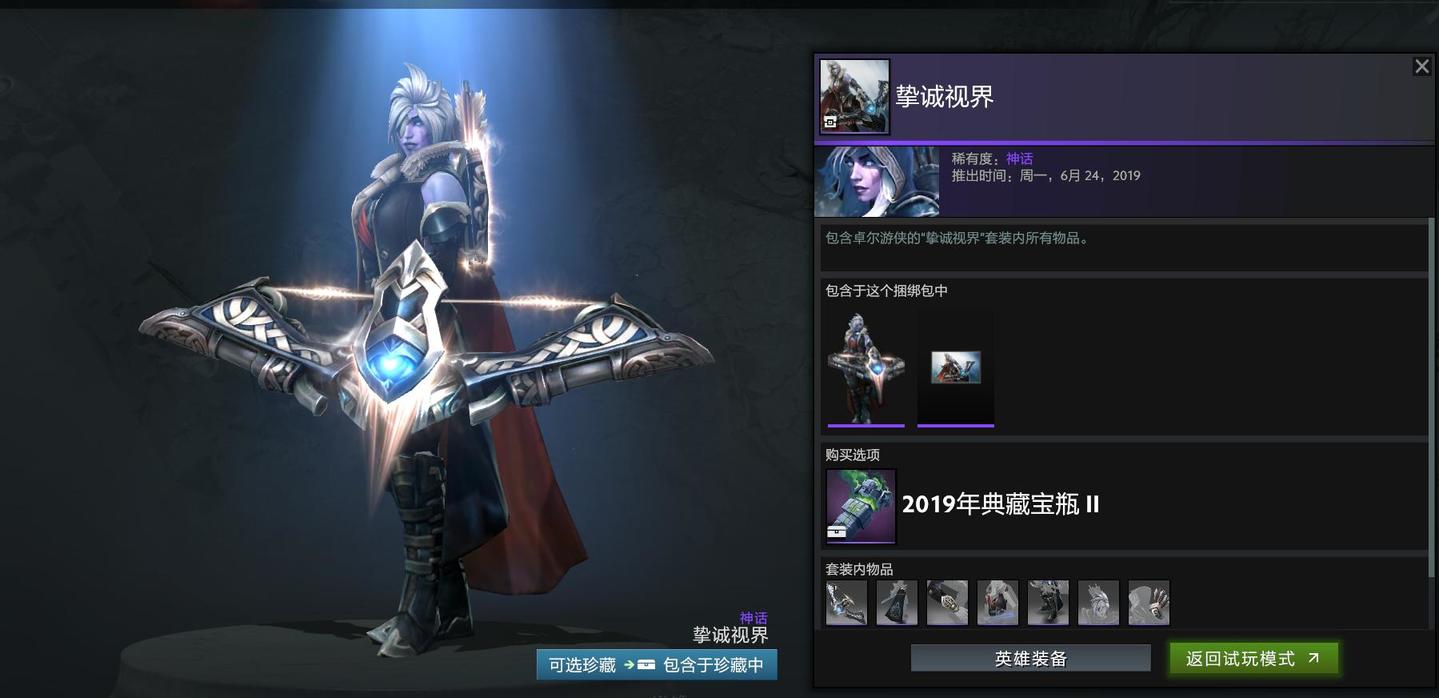Choose the white hair head item
1439x698 pixels.
(1098, 603)
